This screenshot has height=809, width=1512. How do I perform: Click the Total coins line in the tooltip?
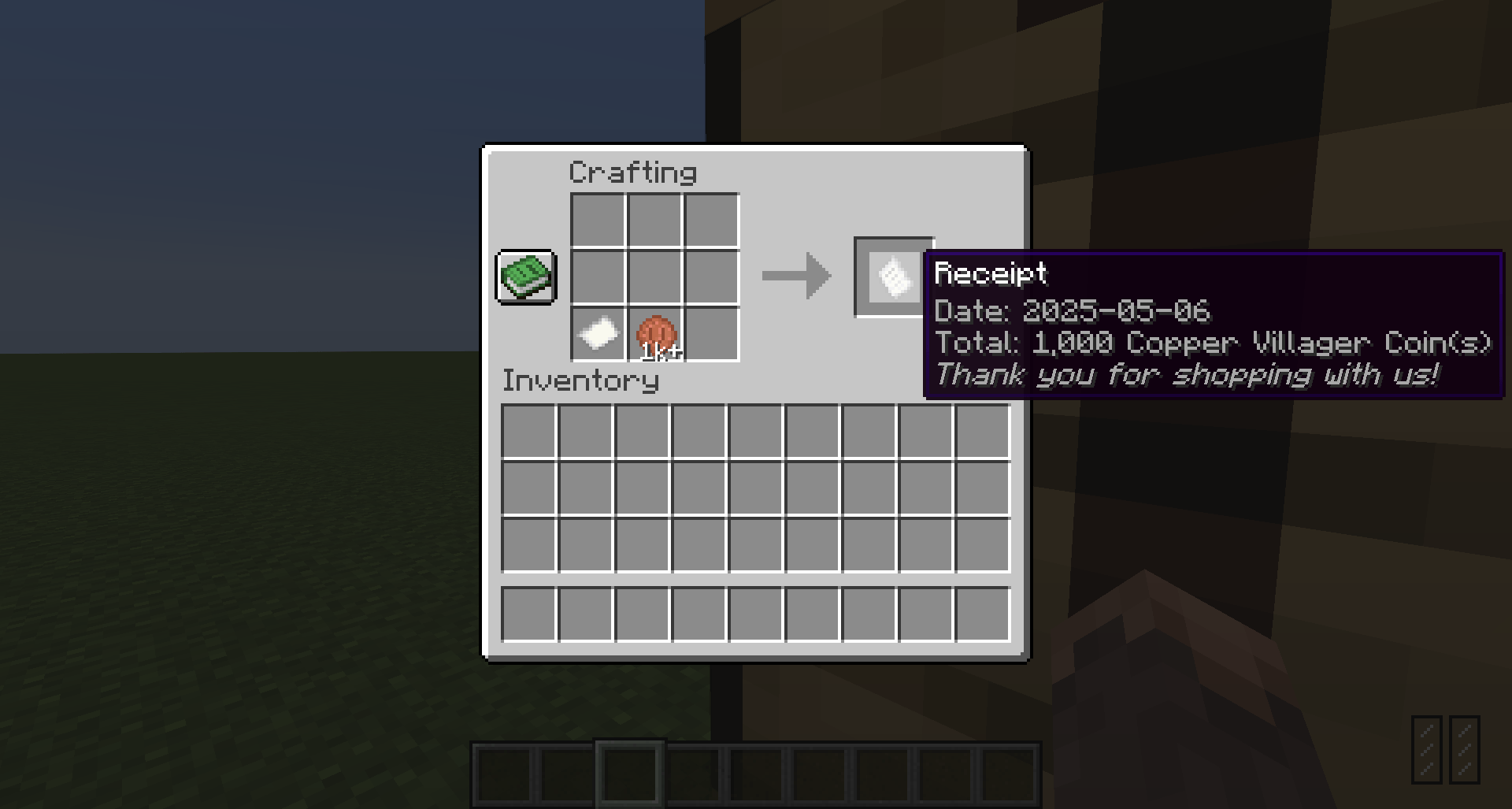click(x=1213, y=343)
